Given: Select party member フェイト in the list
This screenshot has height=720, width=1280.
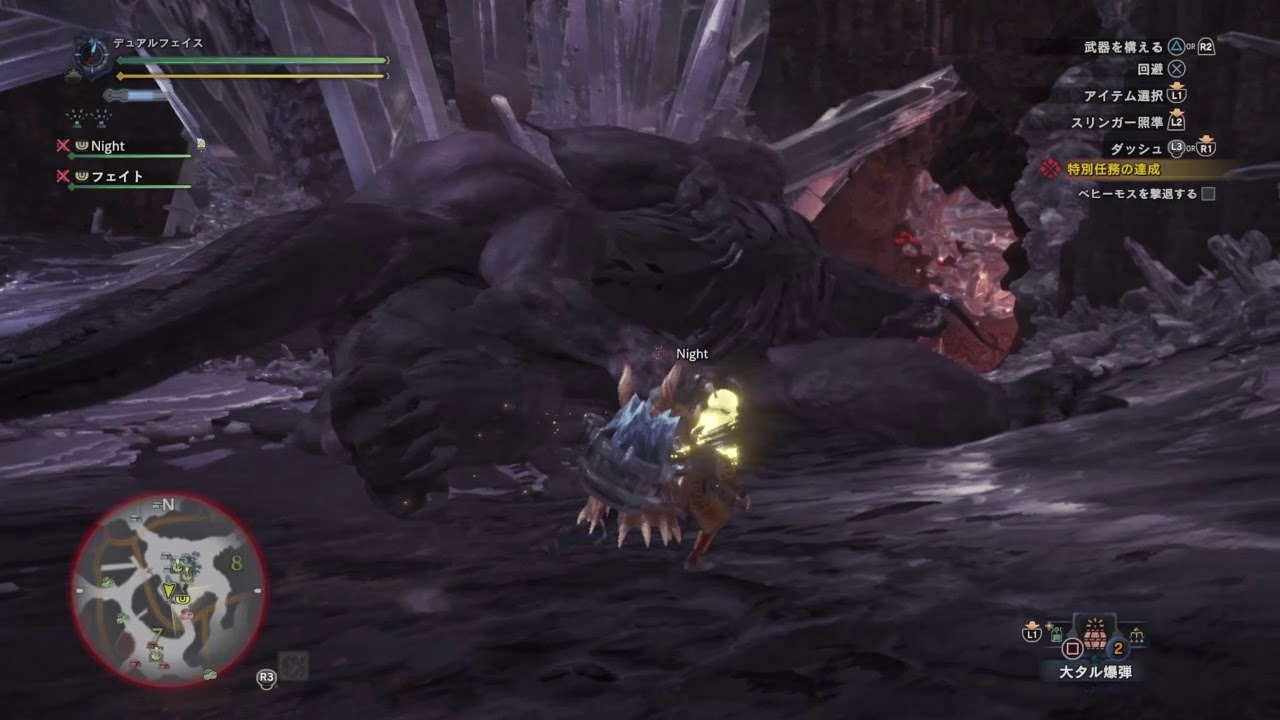Looking at the screenshot, I should (117, 177).
